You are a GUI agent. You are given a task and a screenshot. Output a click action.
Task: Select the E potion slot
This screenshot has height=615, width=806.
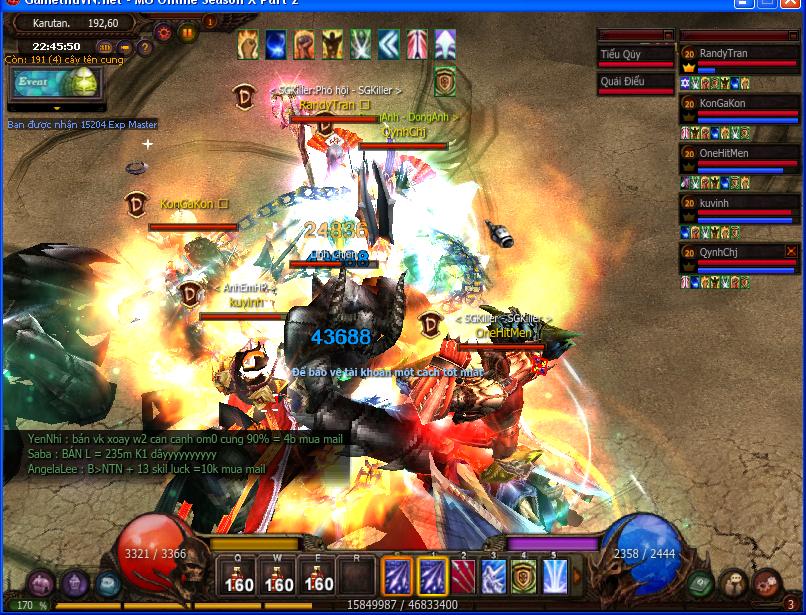tap(318, 577)
